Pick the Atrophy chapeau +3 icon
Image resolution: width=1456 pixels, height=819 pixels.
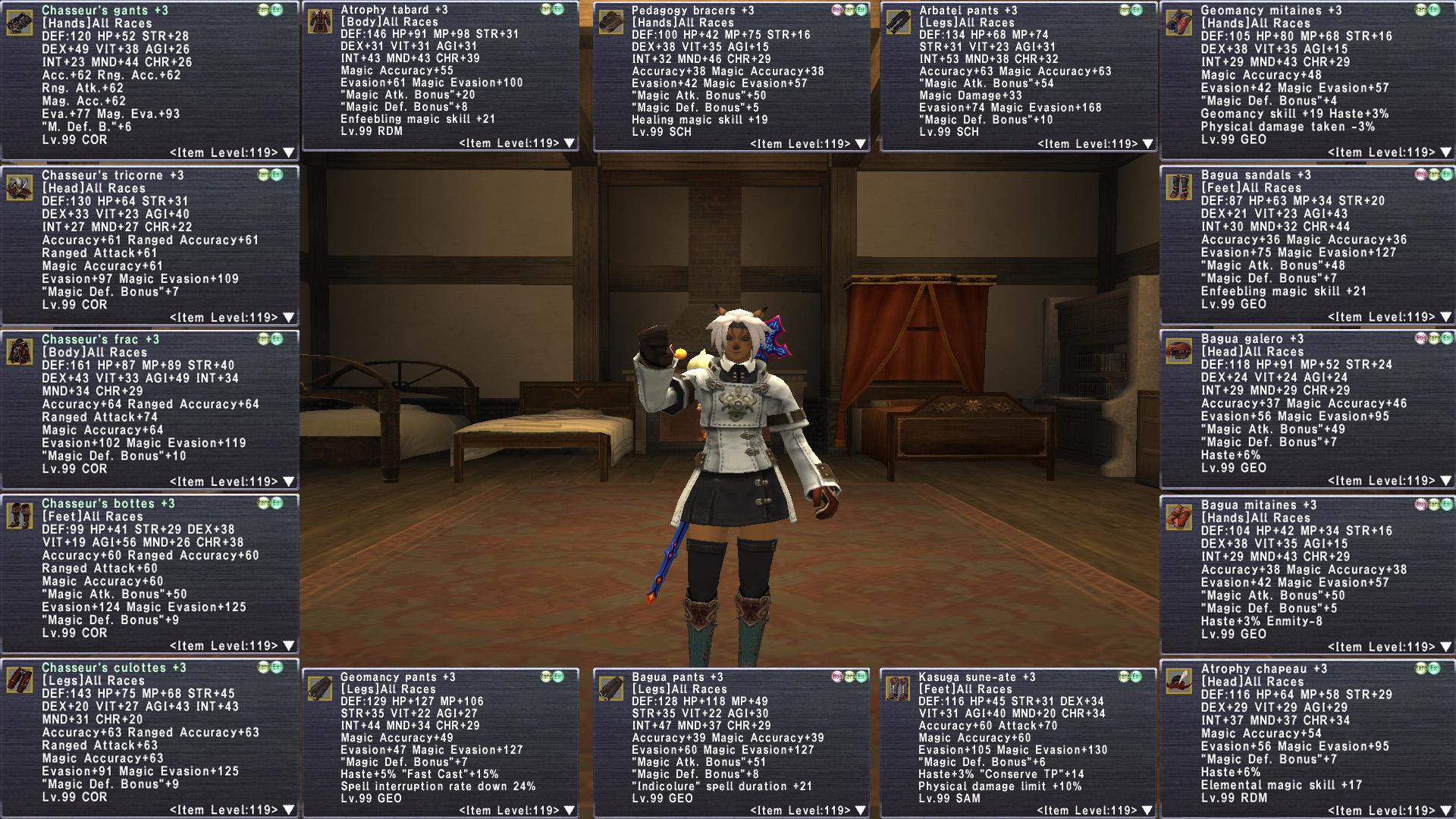(1179, 681)
